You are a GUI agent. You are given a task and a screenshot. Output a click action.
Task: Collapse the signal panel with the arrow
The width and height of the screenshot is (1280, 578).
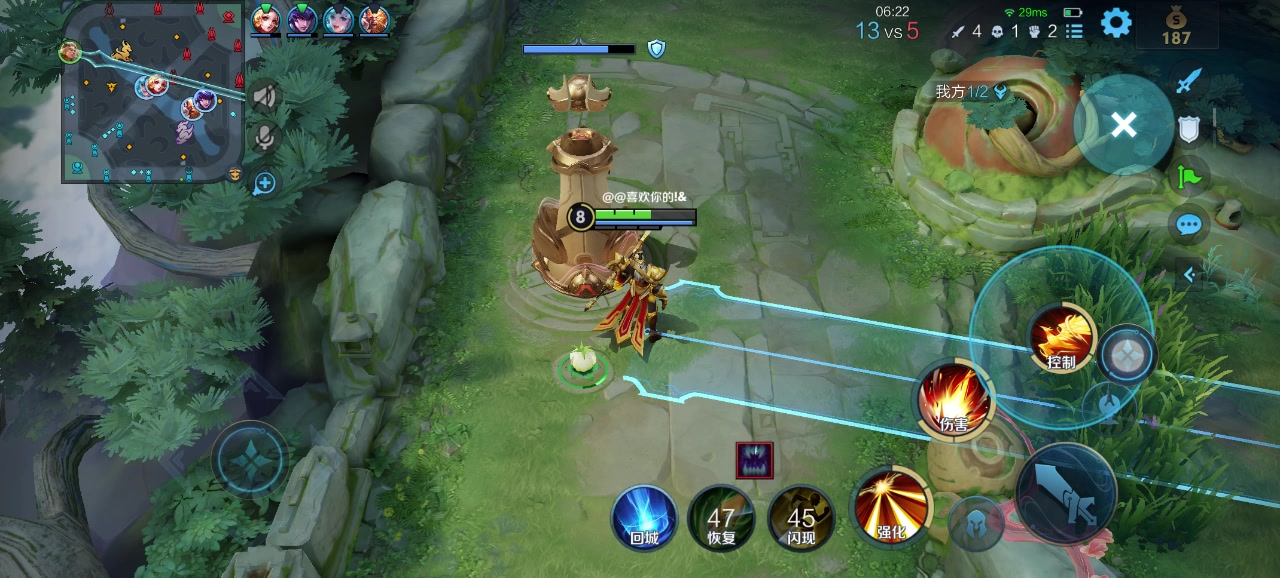(1189, 274)
